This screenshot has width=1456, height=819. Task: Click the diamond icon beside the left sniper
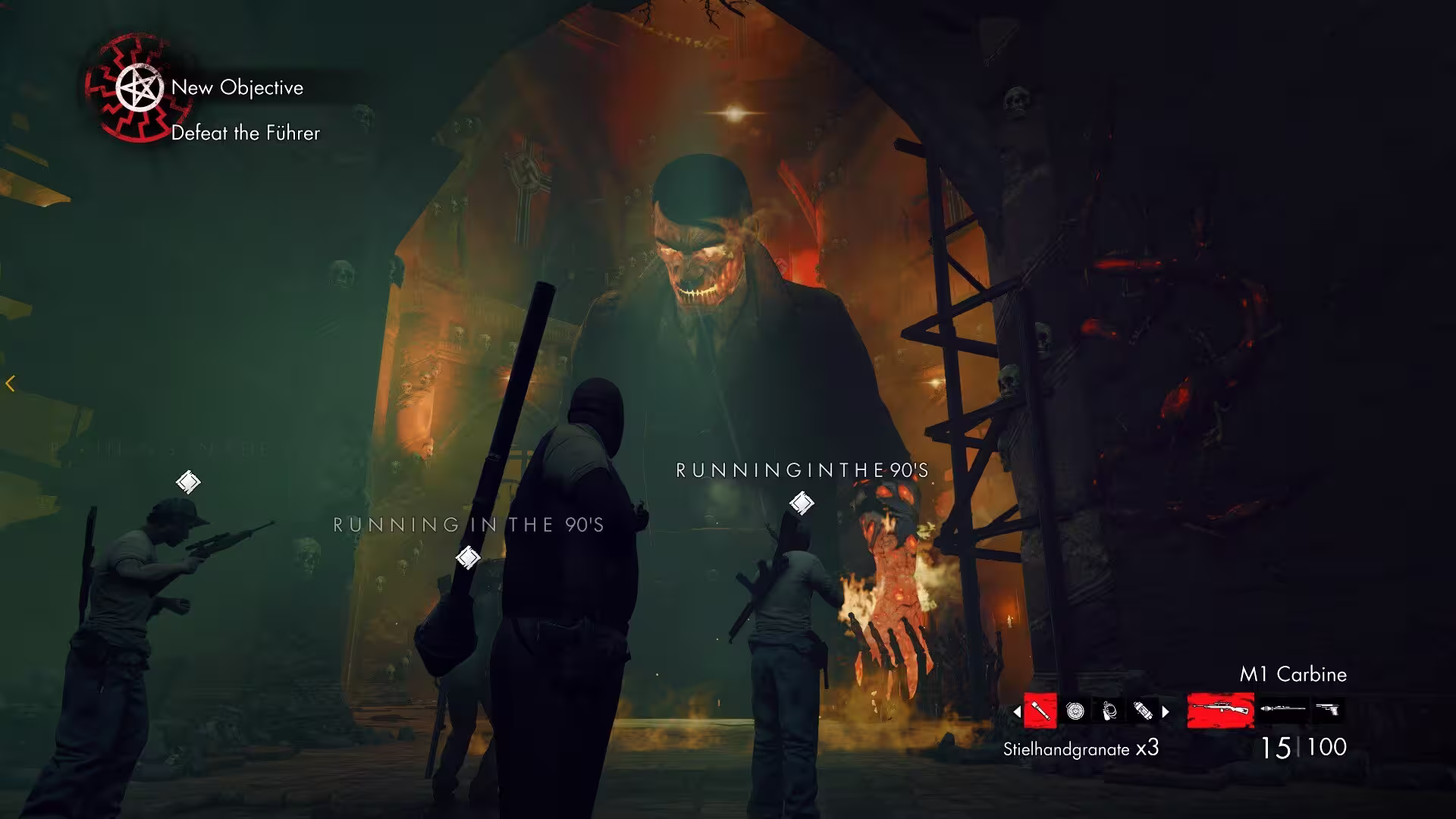click(188, 480)
